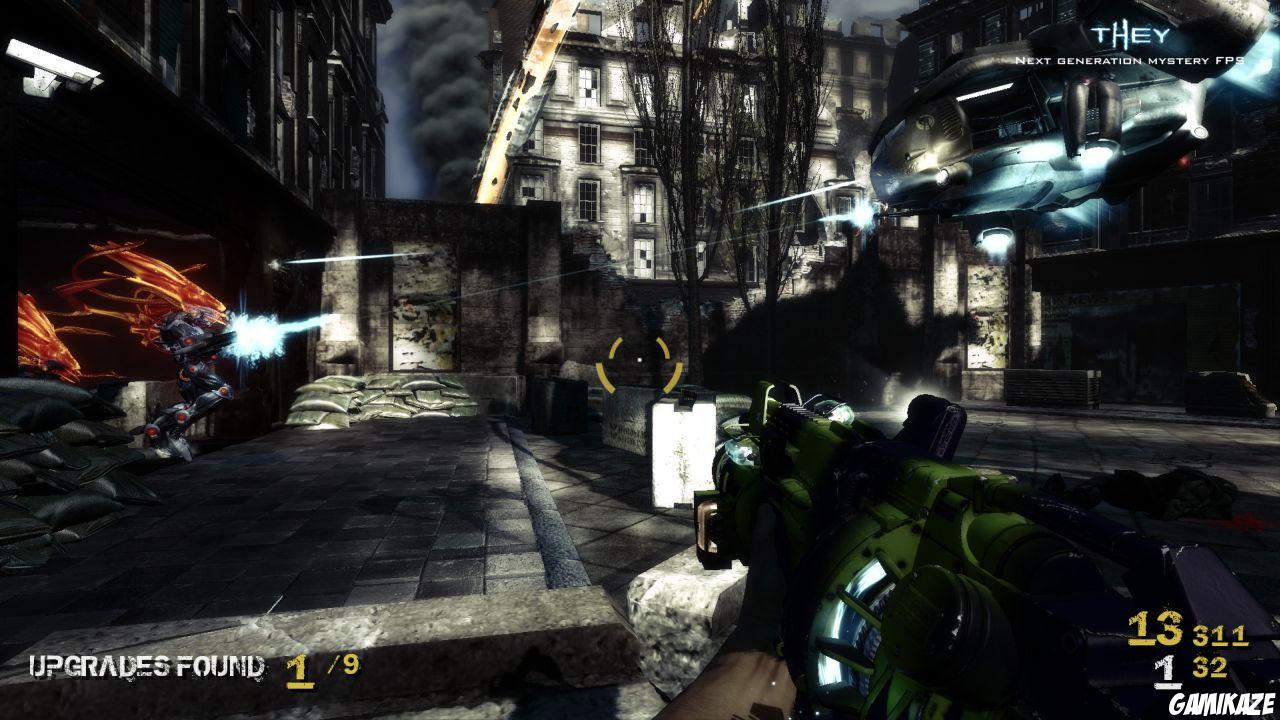Click the THEY game logo
Image resolution: width=1280 pixels, height=720 pixels.
click(1116, 36)
